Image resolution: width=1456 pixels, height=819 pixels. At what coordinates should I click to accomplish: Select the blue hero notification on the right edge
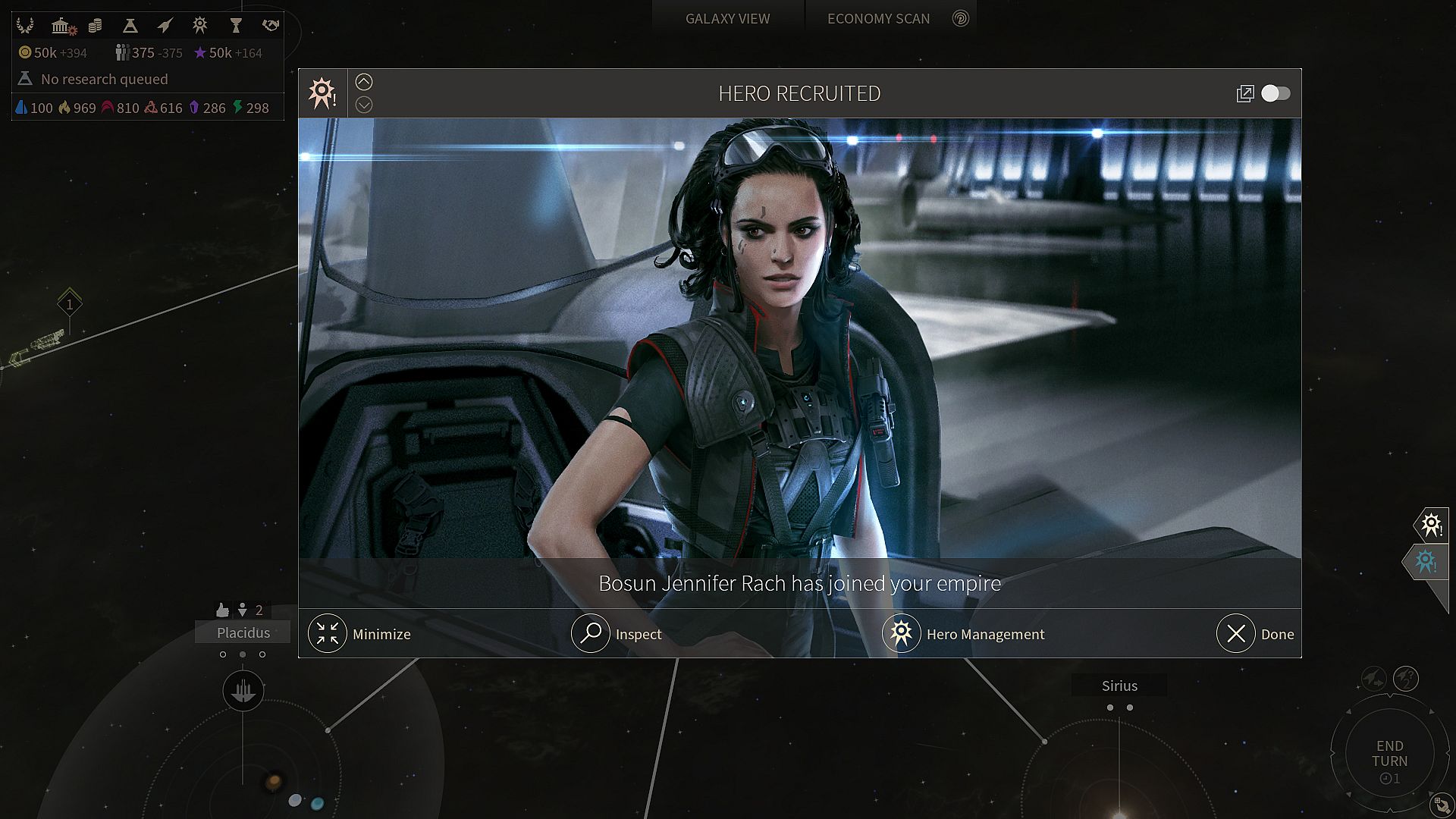1426,561
